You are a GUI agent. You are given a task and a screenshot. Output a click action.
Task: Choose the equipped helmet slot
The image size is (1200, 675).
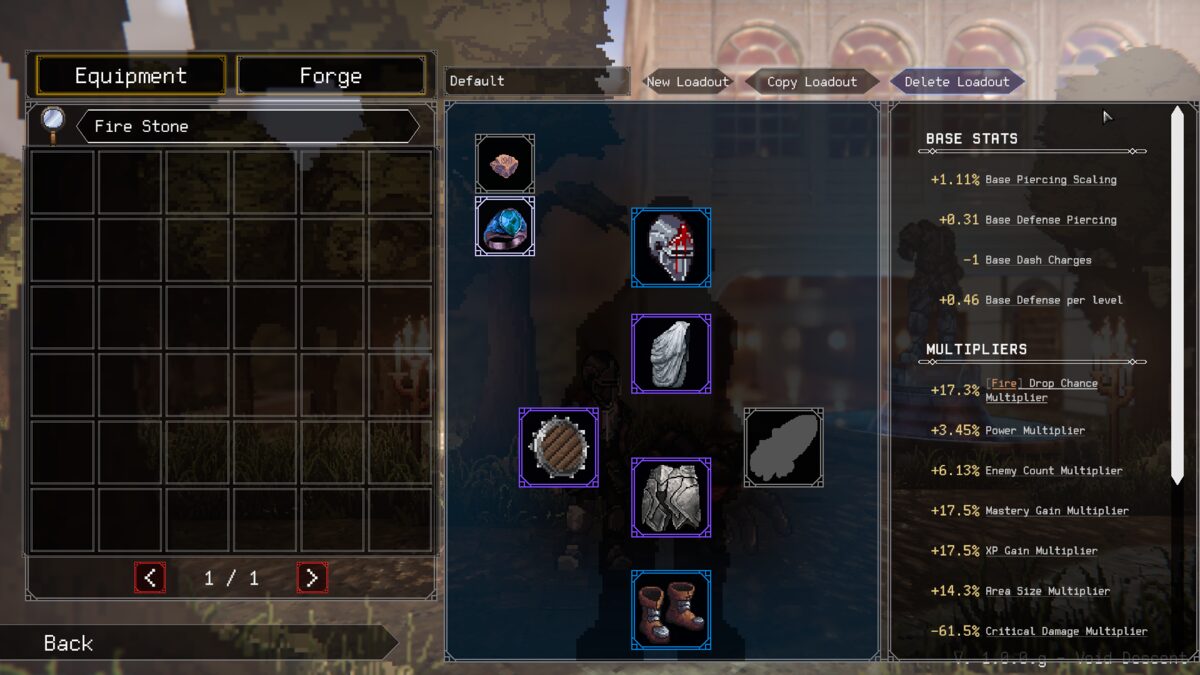671,247
